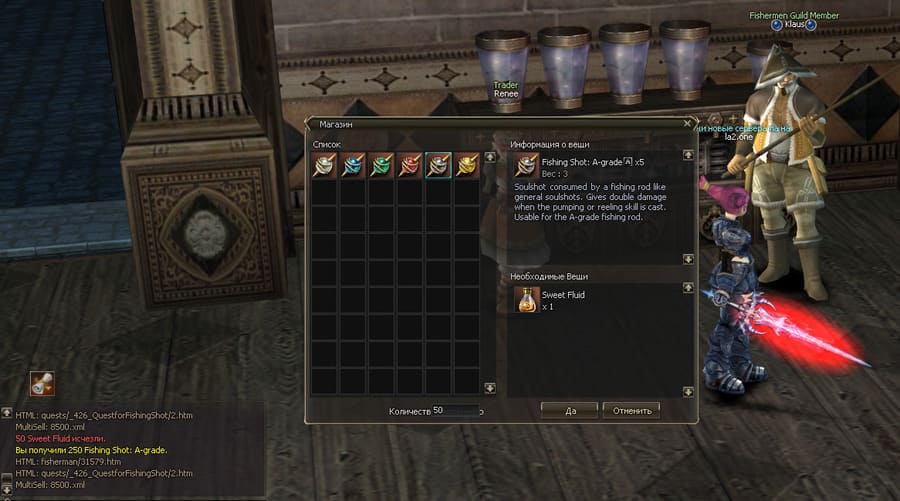Open the quest scroll icon above chat
Screen dimensions: 900x501
[42, 382]
